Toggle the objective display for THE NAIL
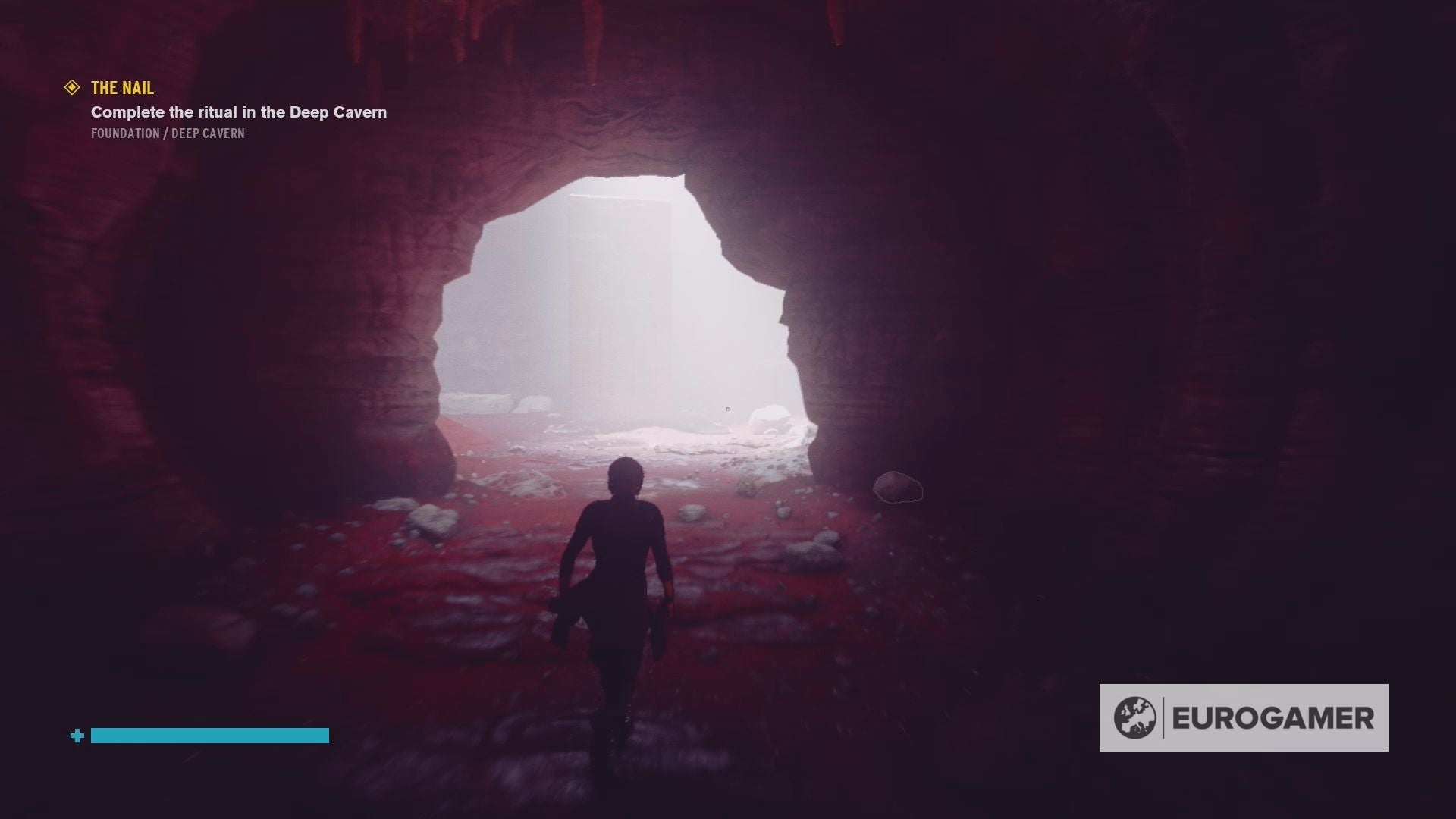 (121, 87)
